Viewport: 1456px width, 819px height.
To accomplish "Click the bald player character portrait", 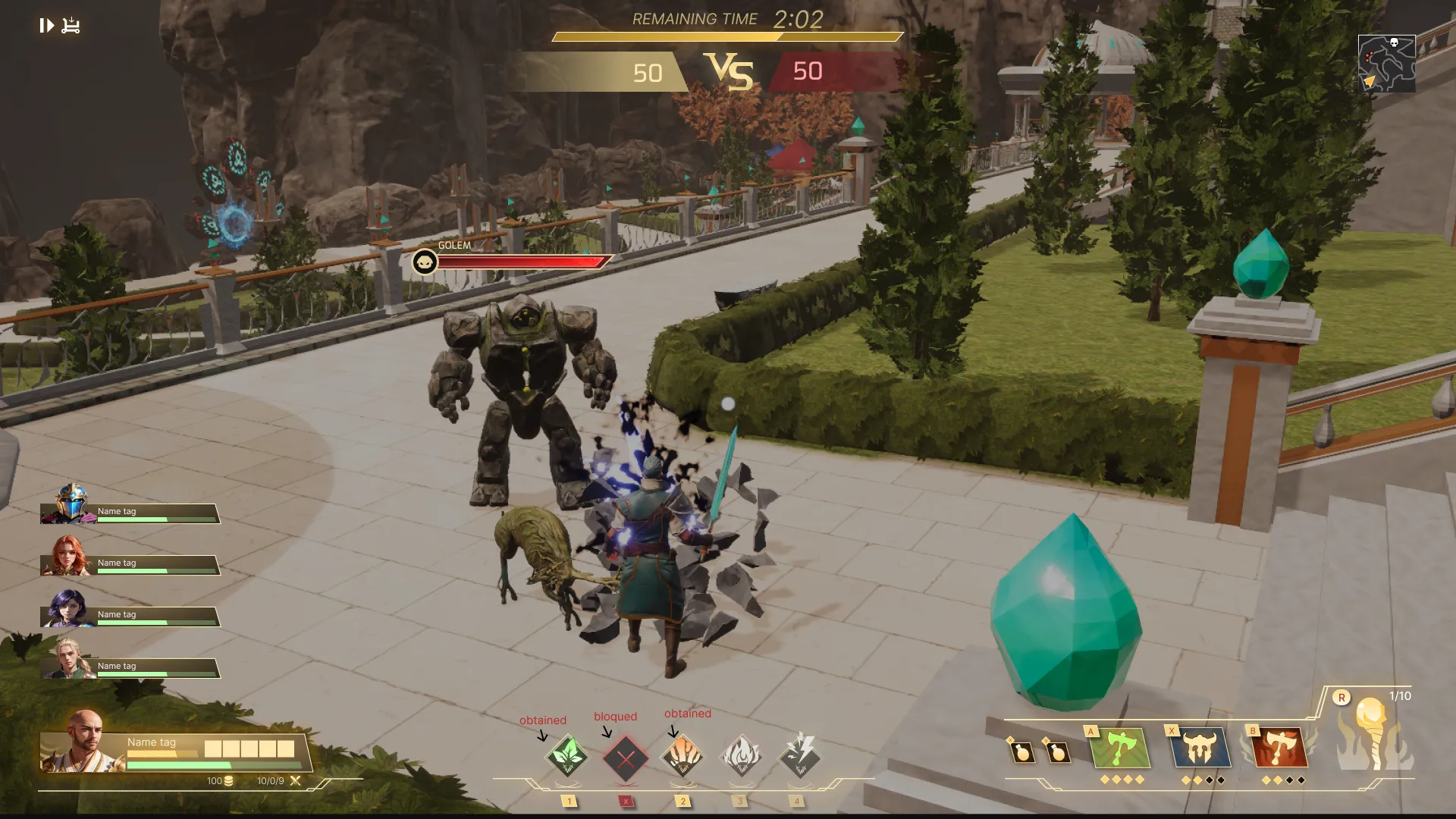I will (84, 741).
